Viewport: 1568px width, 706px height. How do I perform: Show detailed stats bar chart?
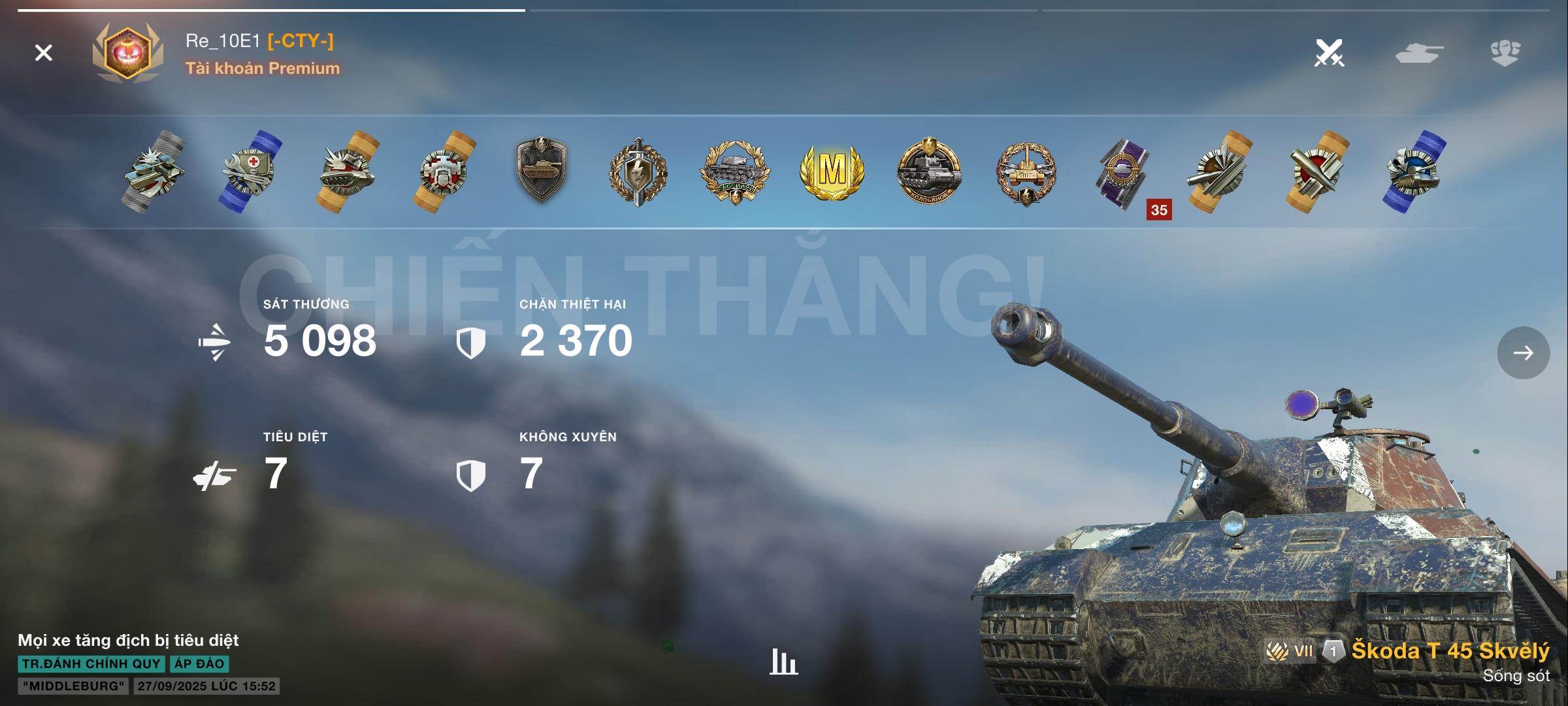tap(783, 662)
